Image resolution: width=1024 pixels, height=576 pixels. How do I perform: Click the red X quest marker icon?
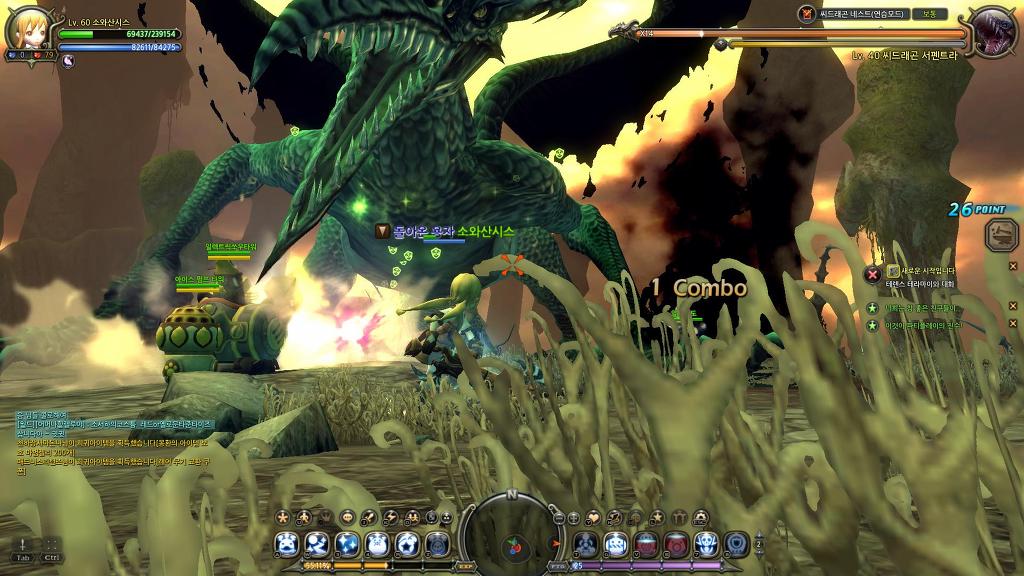coord(872,273)
